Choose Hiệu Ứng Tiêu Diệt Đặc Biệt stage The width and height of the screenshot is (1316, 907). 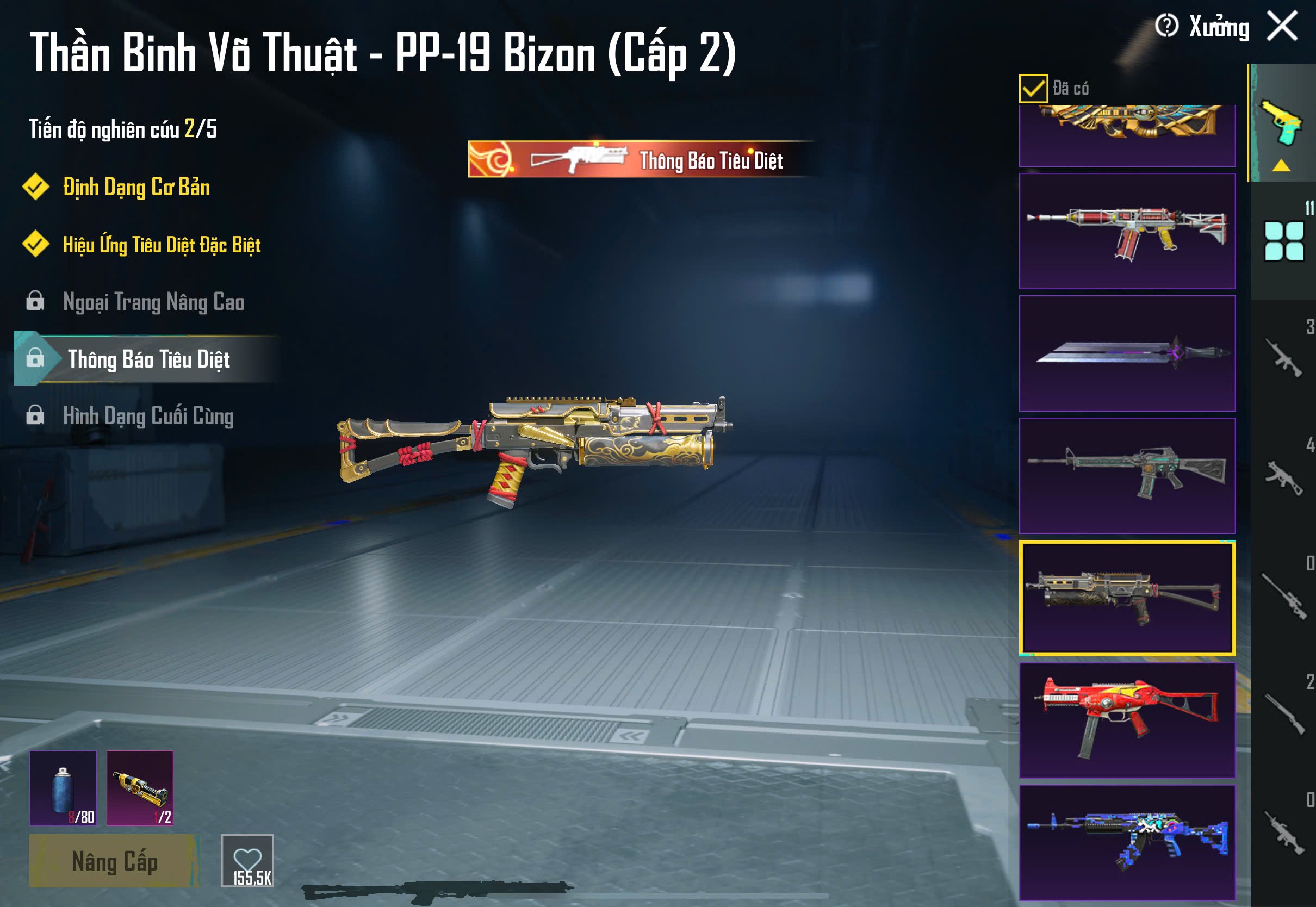[162, 244]
